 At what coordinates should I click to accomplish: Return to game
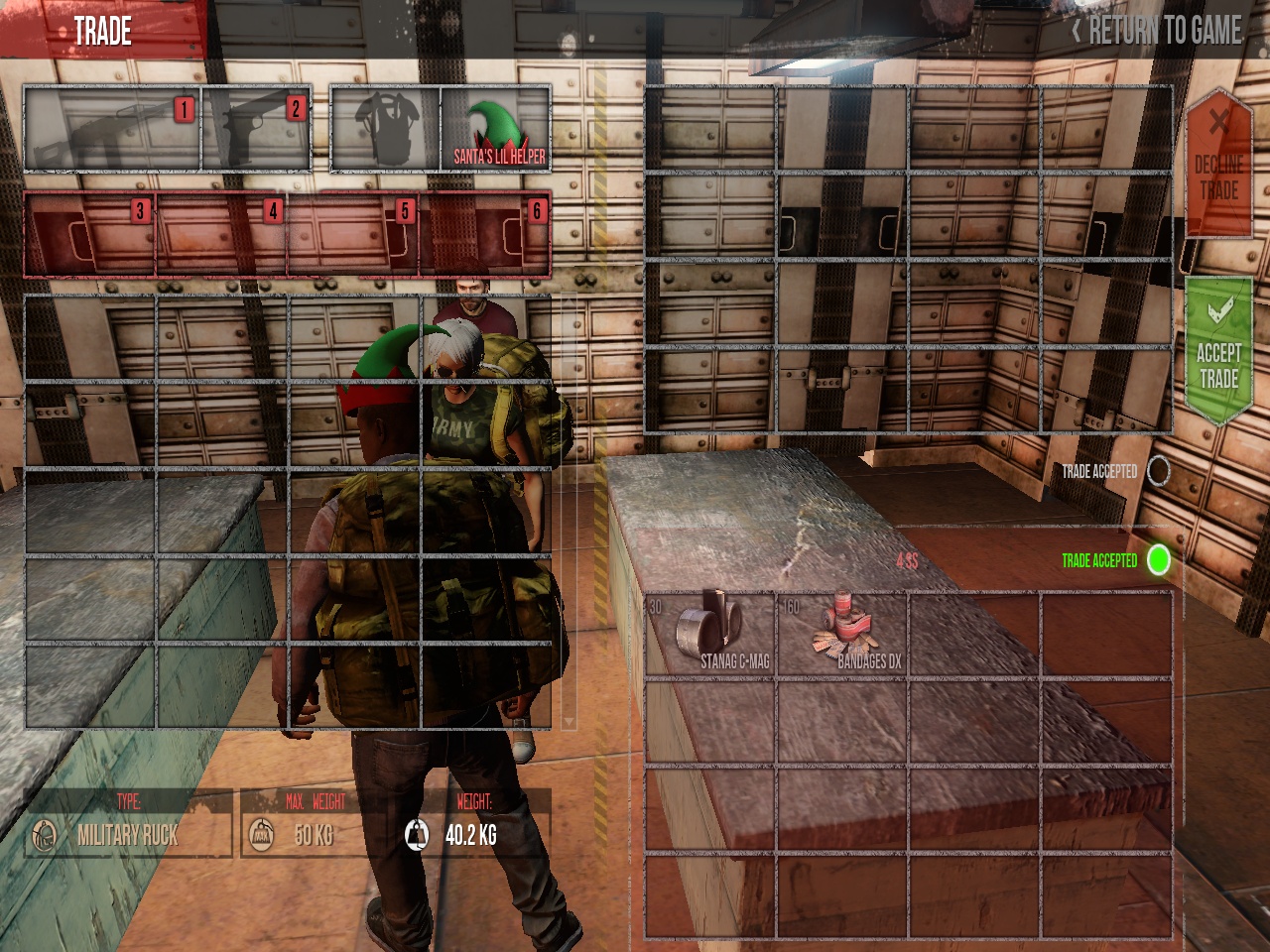[1157, 31]
